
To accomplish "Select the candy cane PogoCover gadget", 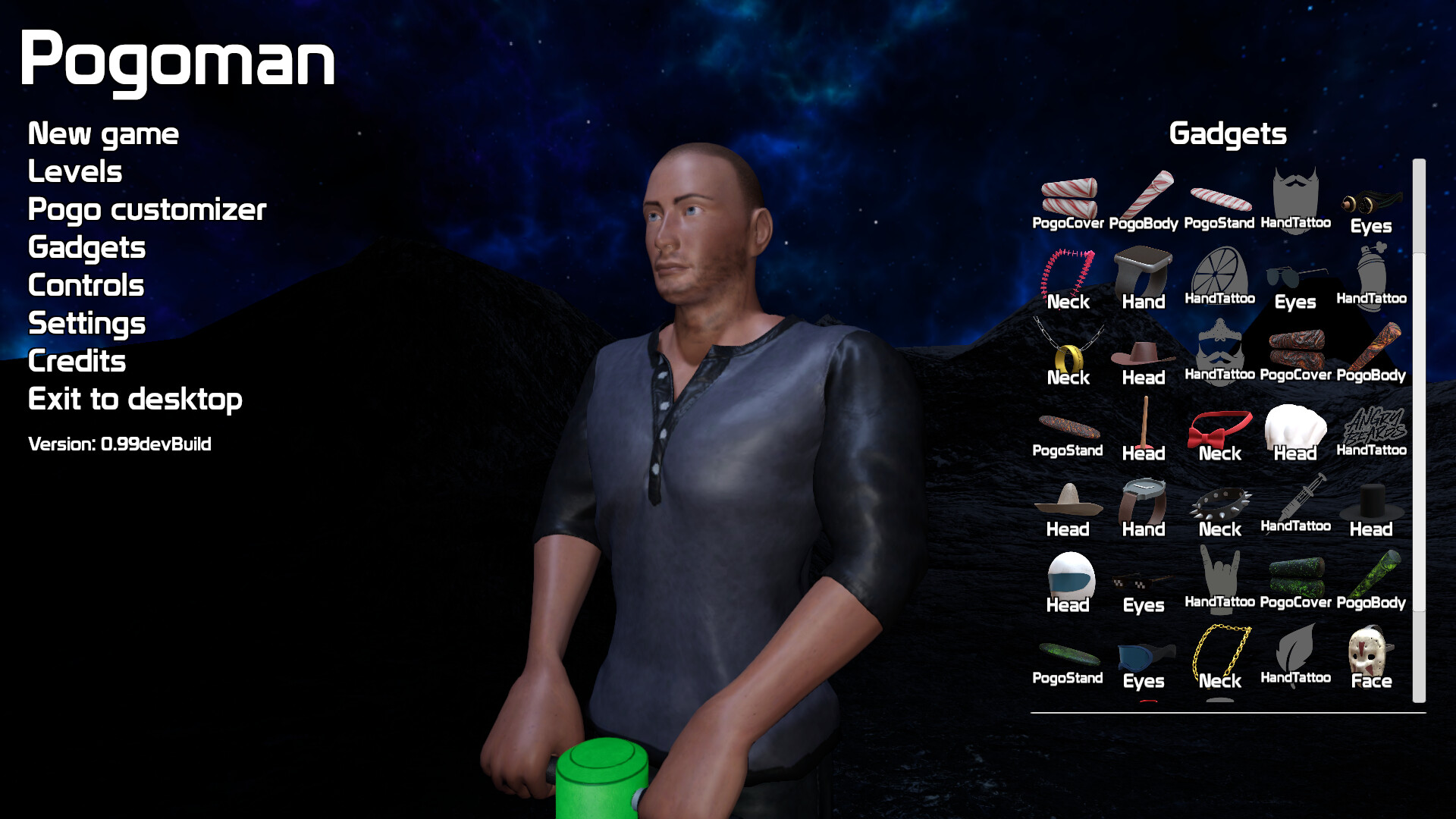I will (x=1069, y=199).
